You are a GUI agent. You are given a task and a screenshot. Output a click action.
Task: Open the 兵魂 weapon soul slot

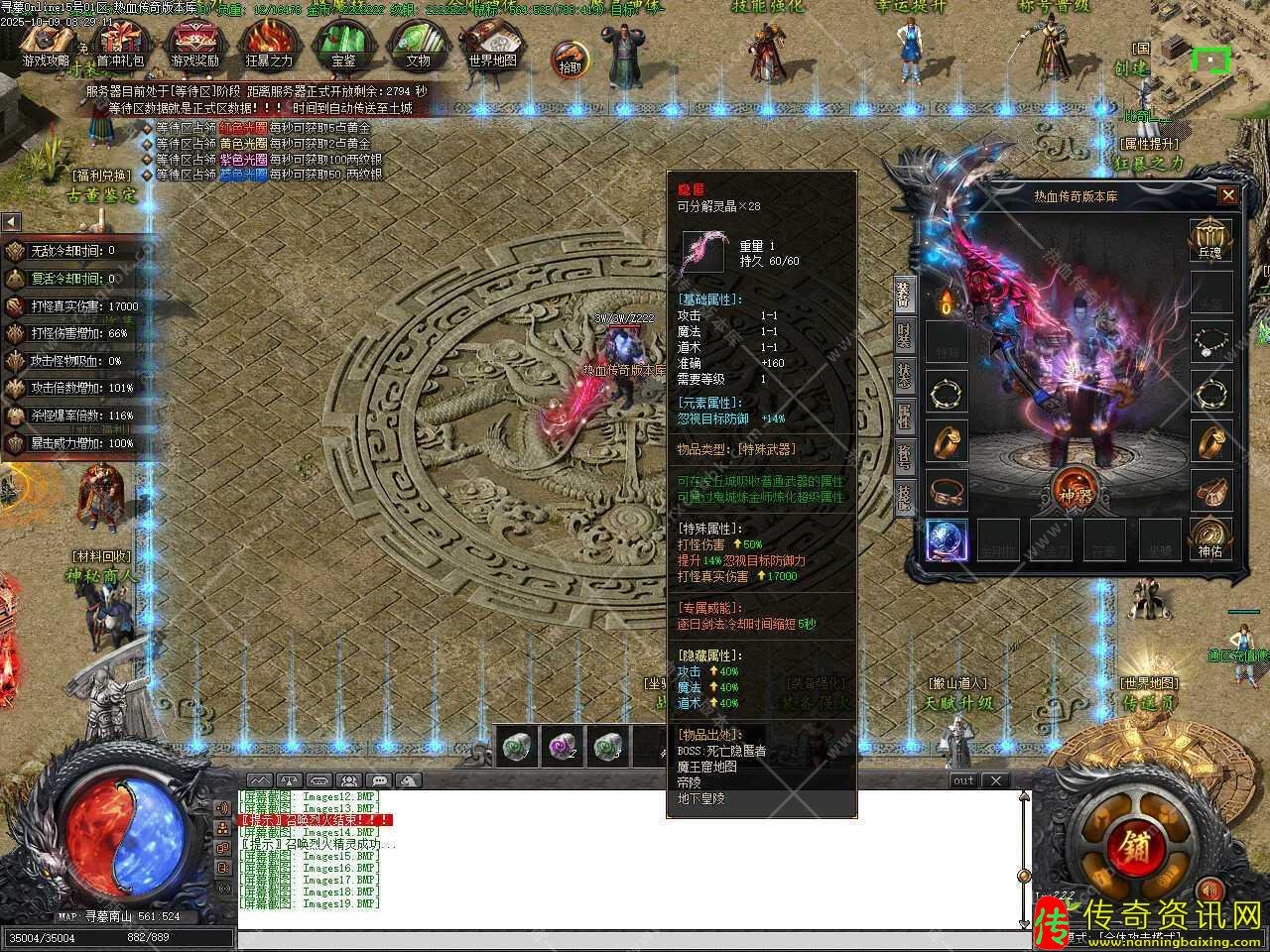tap(1210, 239)
